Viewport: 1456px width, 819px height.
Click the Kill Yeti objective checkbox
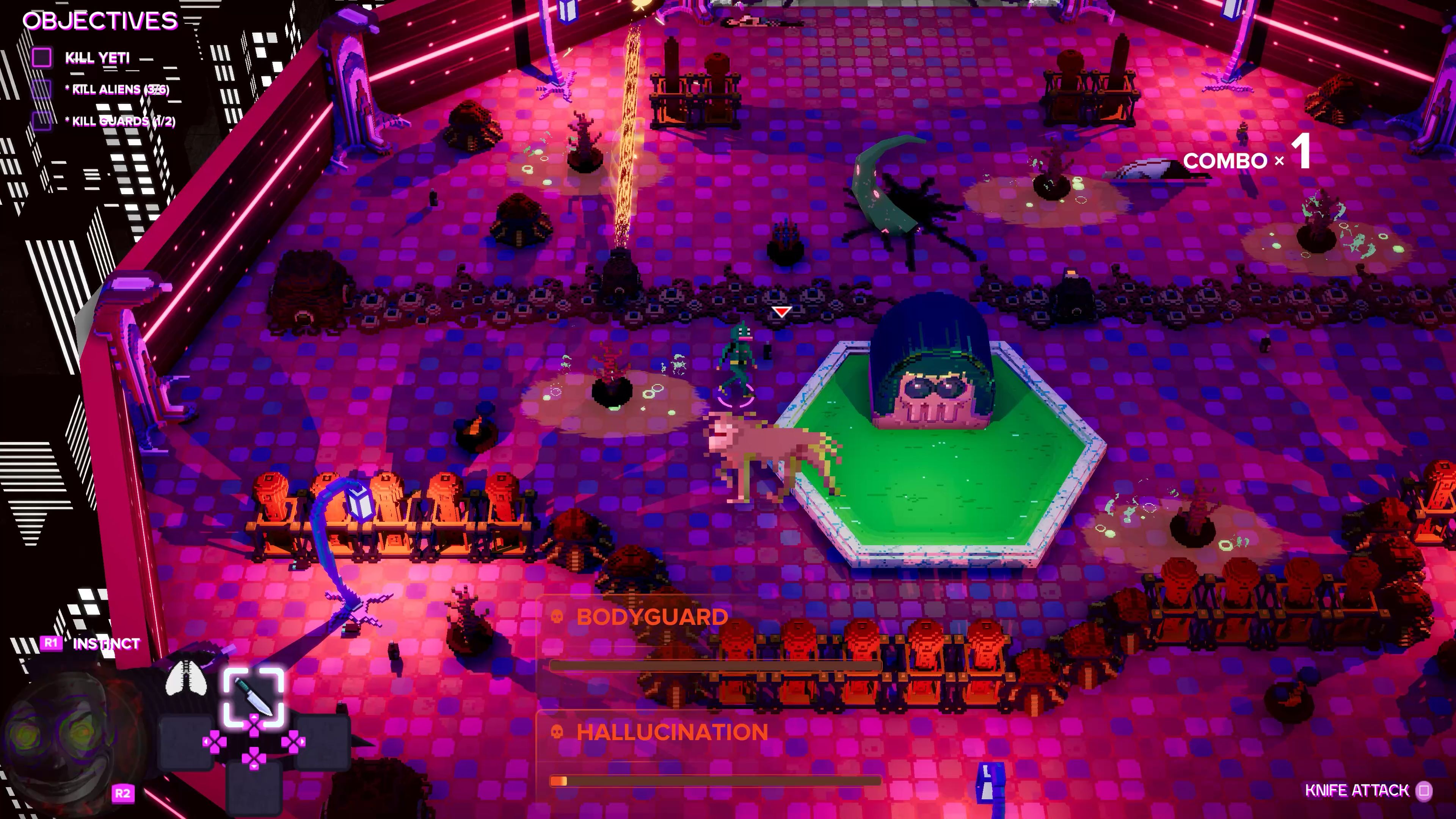click(42, 57)
